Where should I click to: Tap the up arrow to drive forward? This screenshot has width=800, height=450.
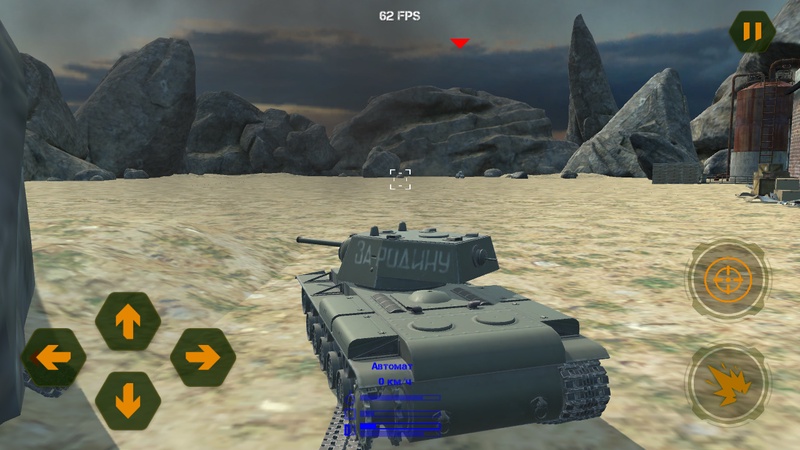pos(128,321)
